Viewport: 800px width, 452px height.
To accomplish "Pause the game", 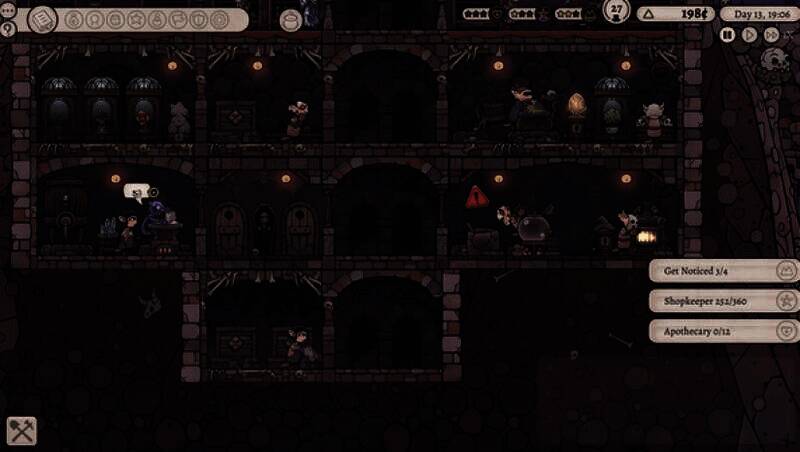I will point(728,34).
